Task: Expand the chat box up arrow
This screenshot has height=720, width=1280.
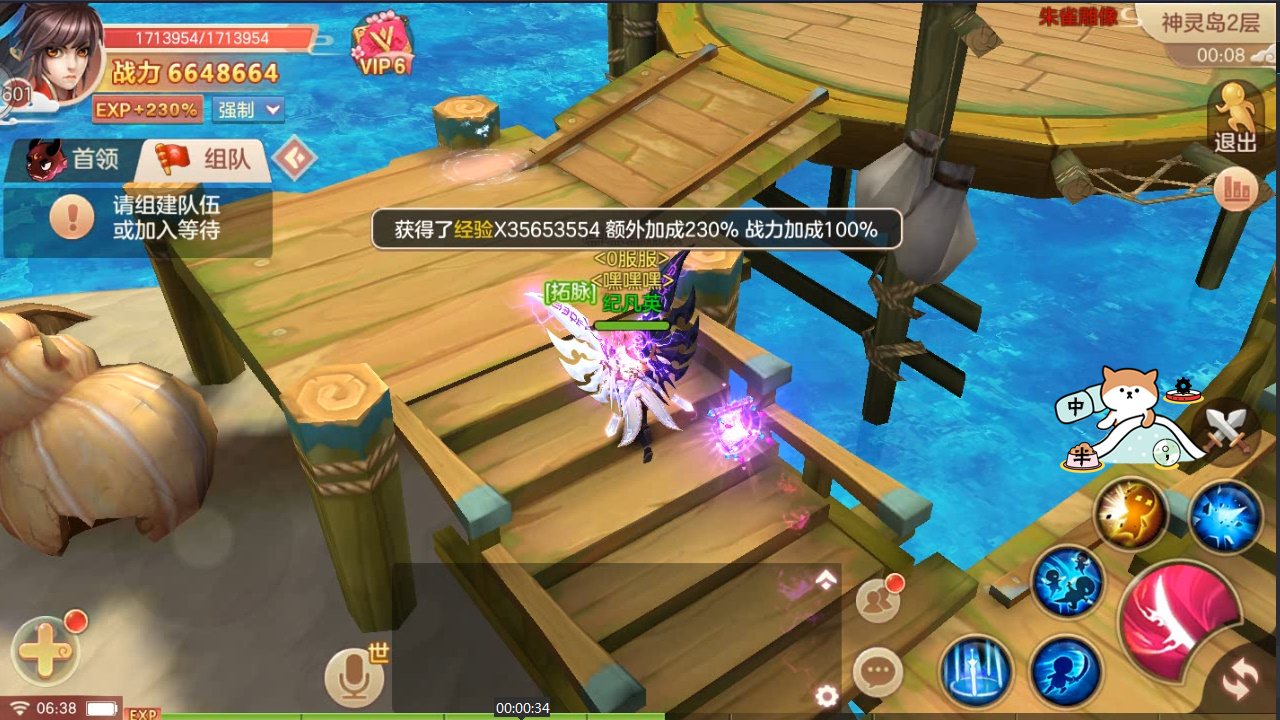Action: click(x=826, y=580)
